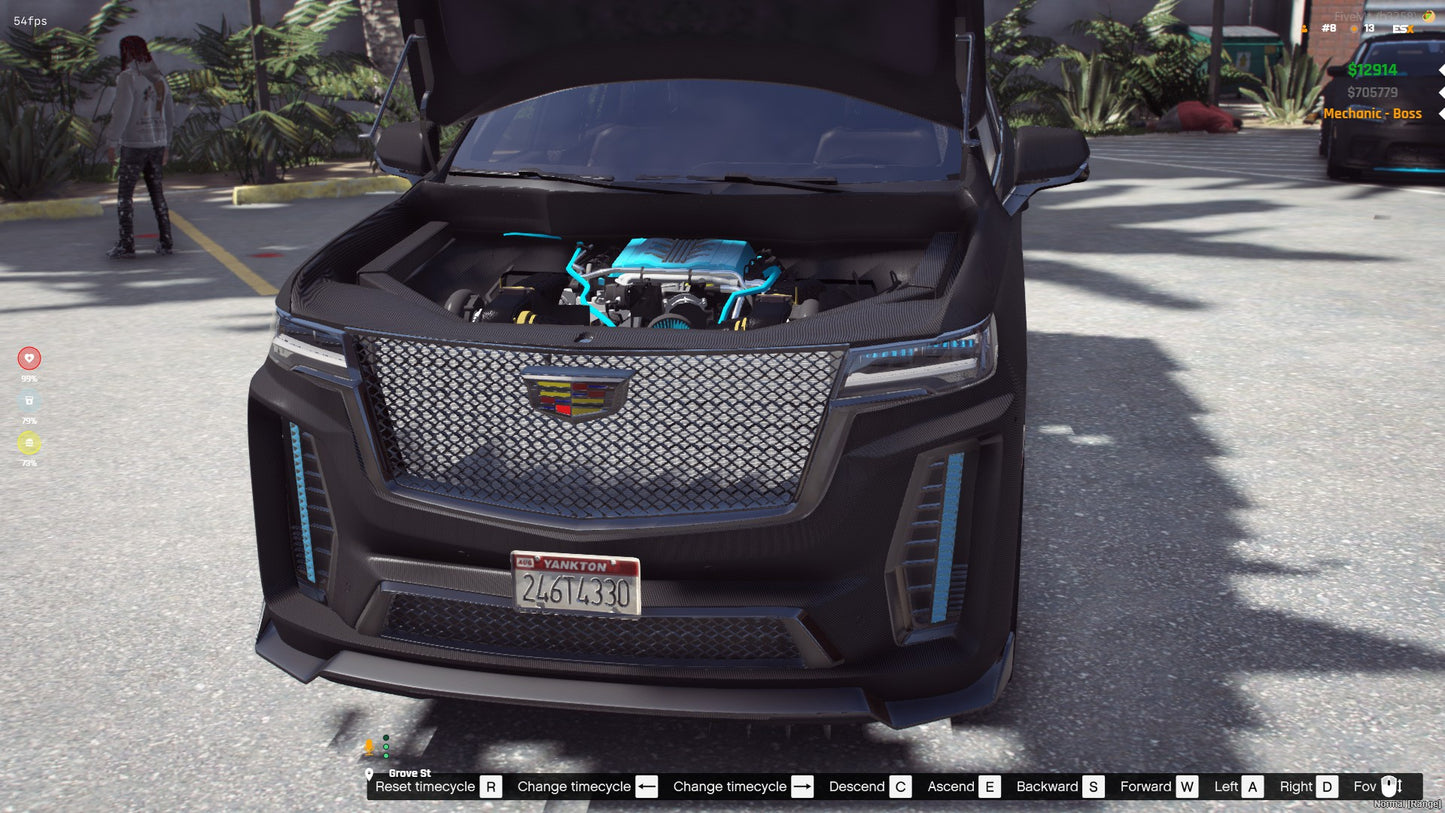Click the blue thirst cup icon
The image size is (1445, 813).
[29, 400]
